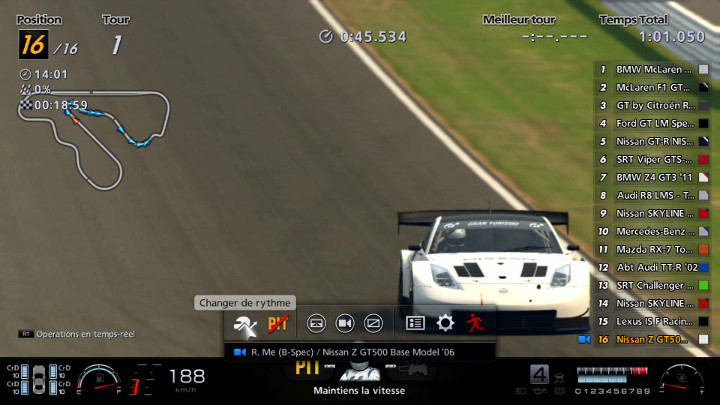720x405 pixels.
Task: Choose SRT Viper GTS in the ranking
Action: coord(653,159)
